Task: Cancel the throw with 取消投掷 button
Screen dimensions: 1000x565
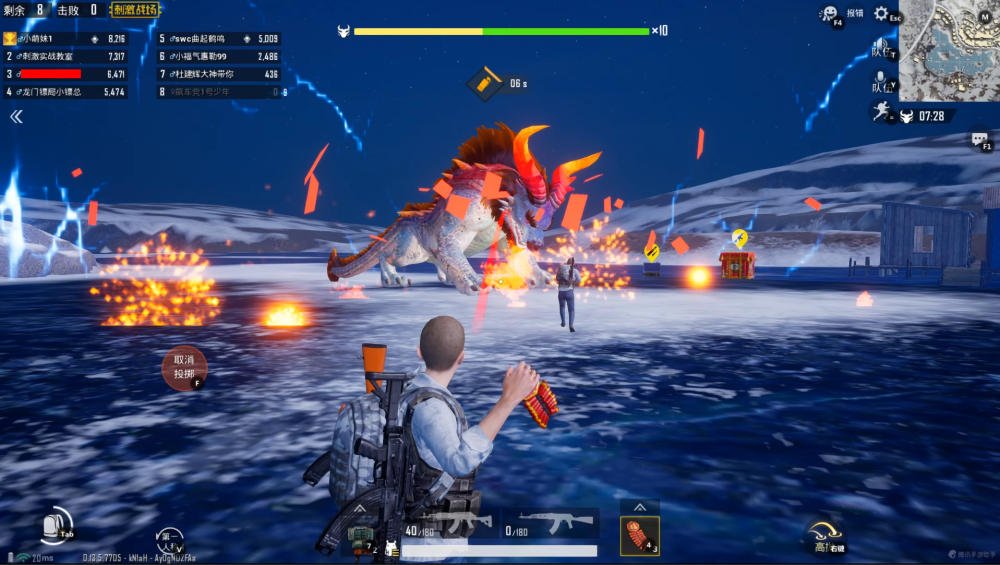Action: tap(184, 367)
